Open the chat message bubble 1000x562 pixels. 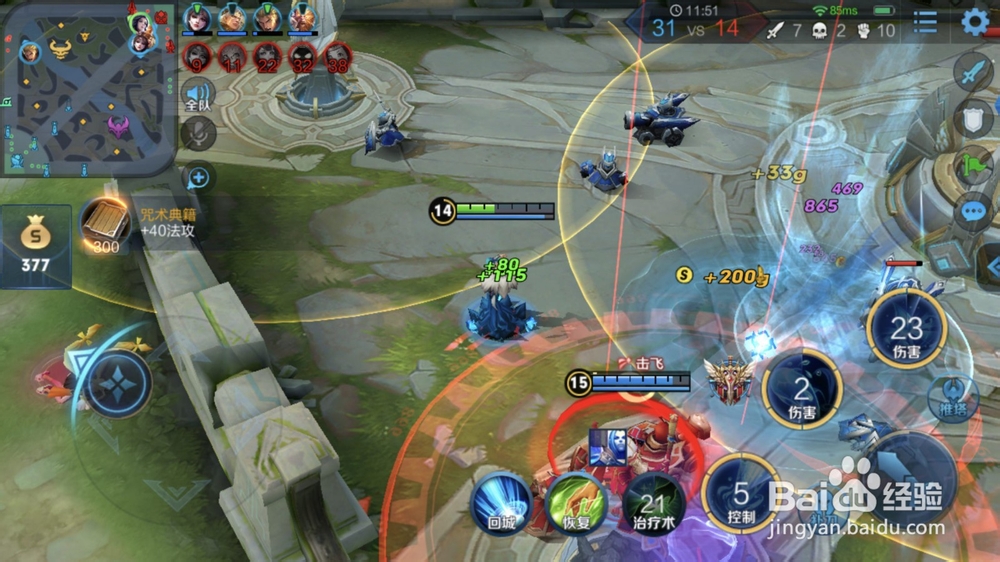972,212
